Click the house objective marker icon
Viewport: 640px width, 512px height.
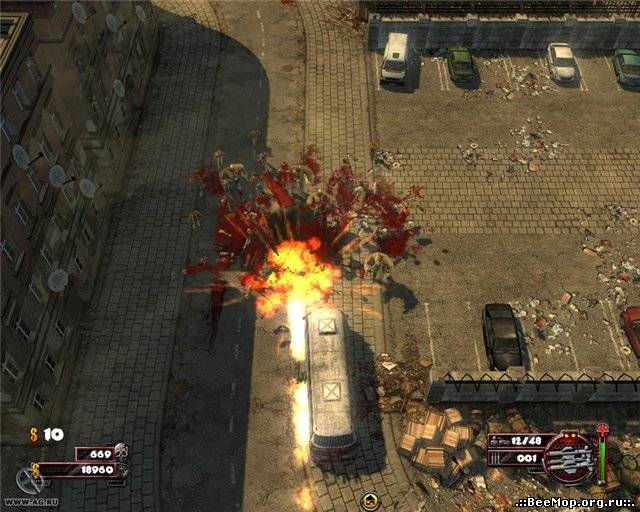coord(369,499)
